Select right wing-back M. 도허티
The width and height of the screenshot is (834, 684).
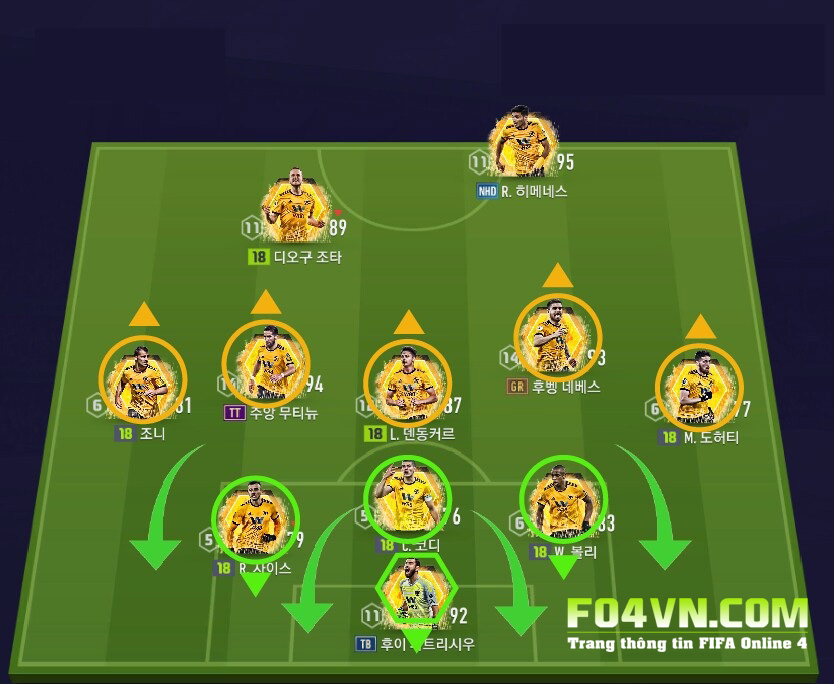(x=699, y=387)
